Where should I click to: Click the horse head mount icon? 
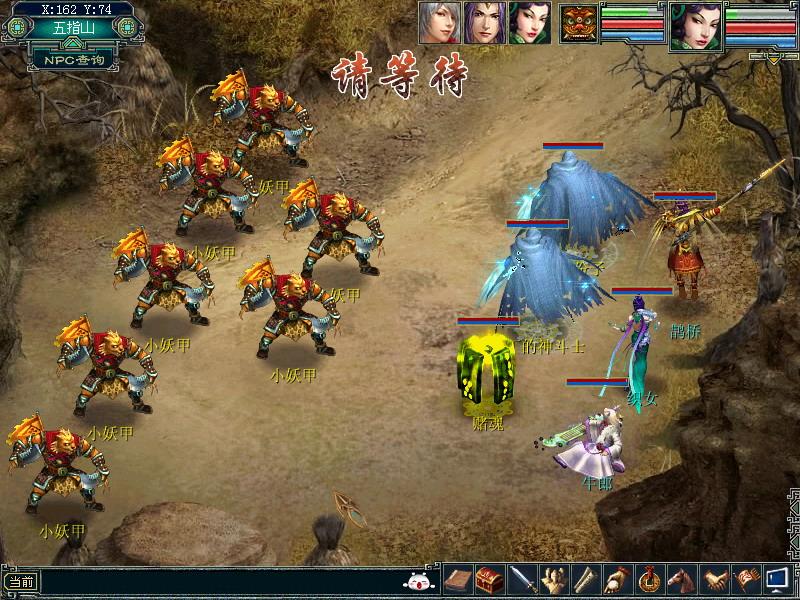pyautogui.click(x=681, y=579)
